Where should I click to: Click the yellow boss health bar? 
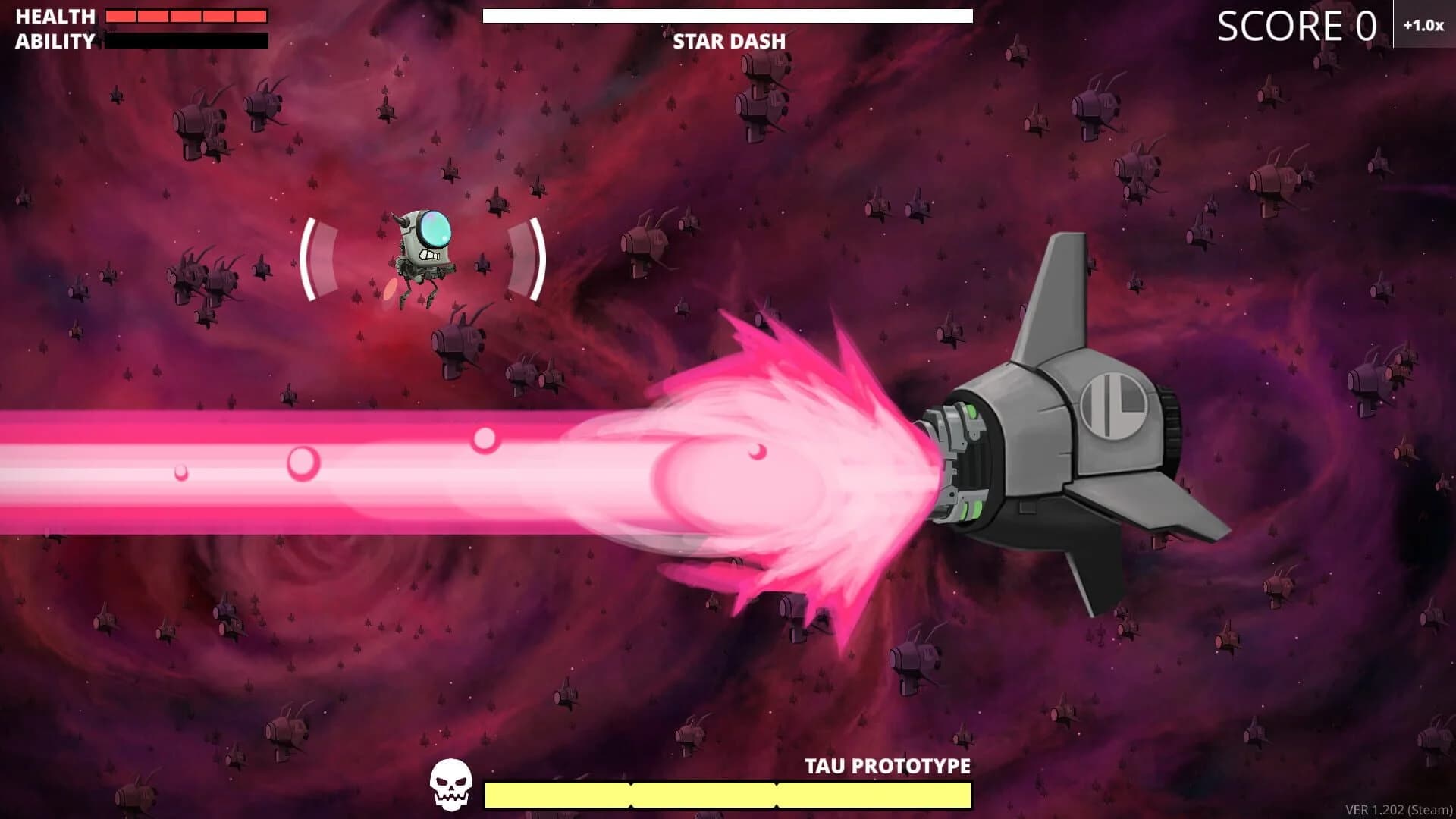pos(728,792)
